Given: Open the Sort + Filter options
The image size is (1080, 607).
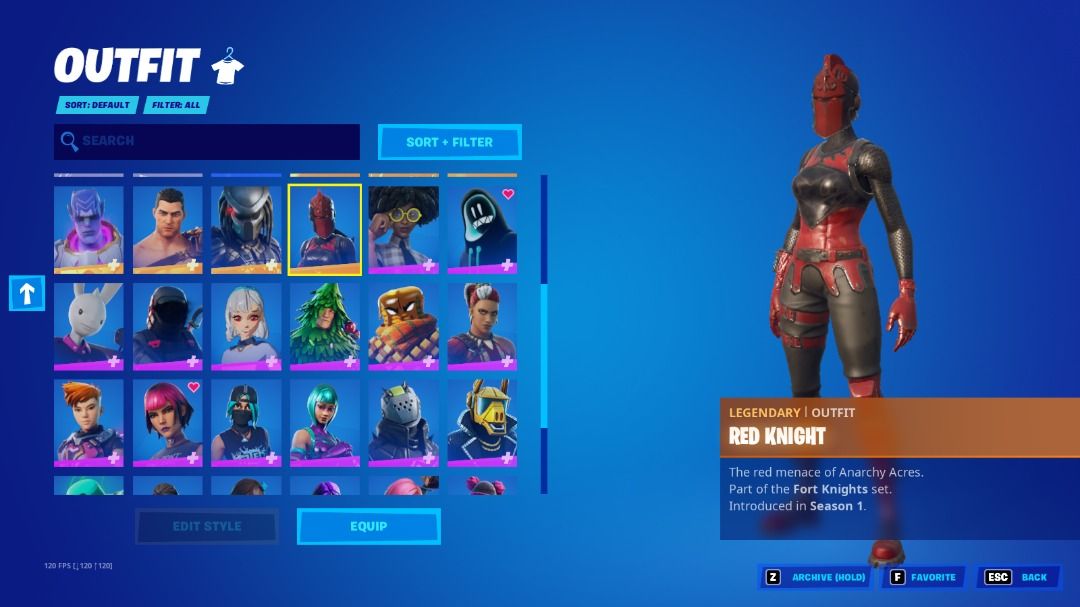Looking at the screenshot, I should coord(449,142).
